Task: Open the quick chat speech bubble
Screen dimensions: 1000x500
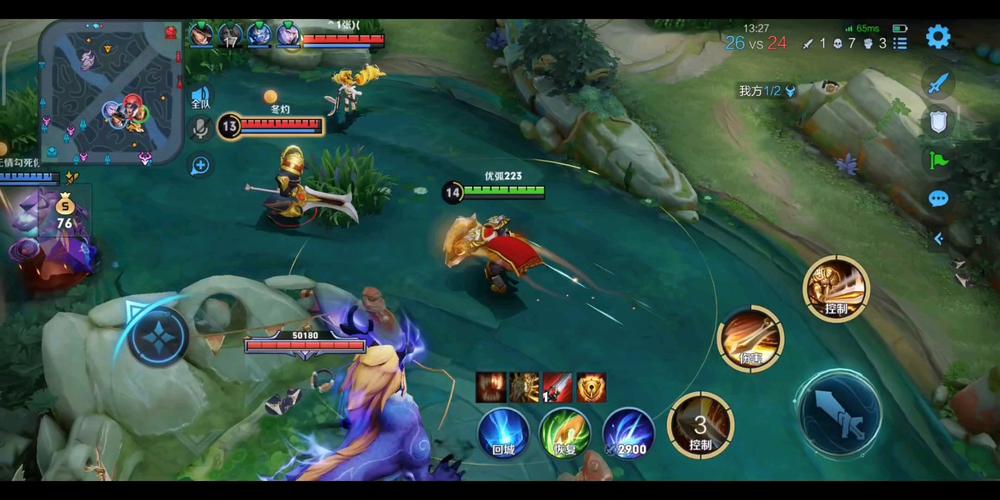Action: (x=937, y=198)
